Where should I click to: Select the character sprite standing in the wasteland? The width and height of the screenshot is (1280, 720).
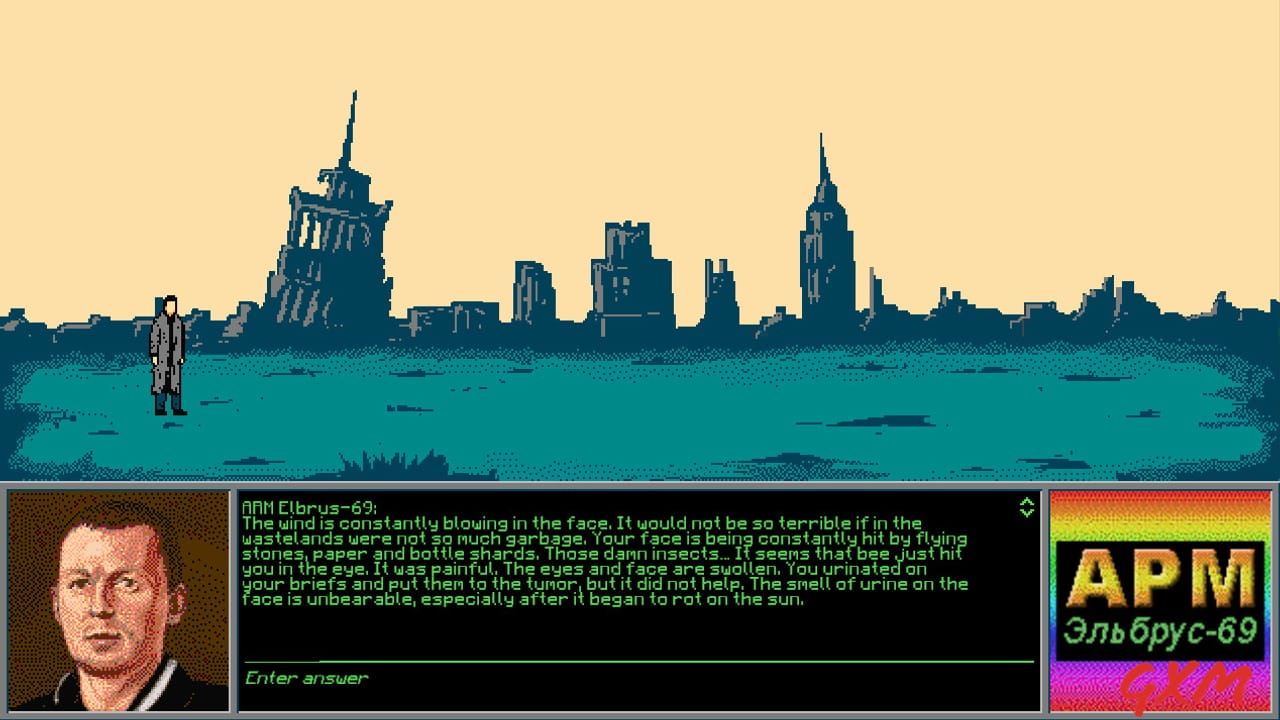point(167,355)
